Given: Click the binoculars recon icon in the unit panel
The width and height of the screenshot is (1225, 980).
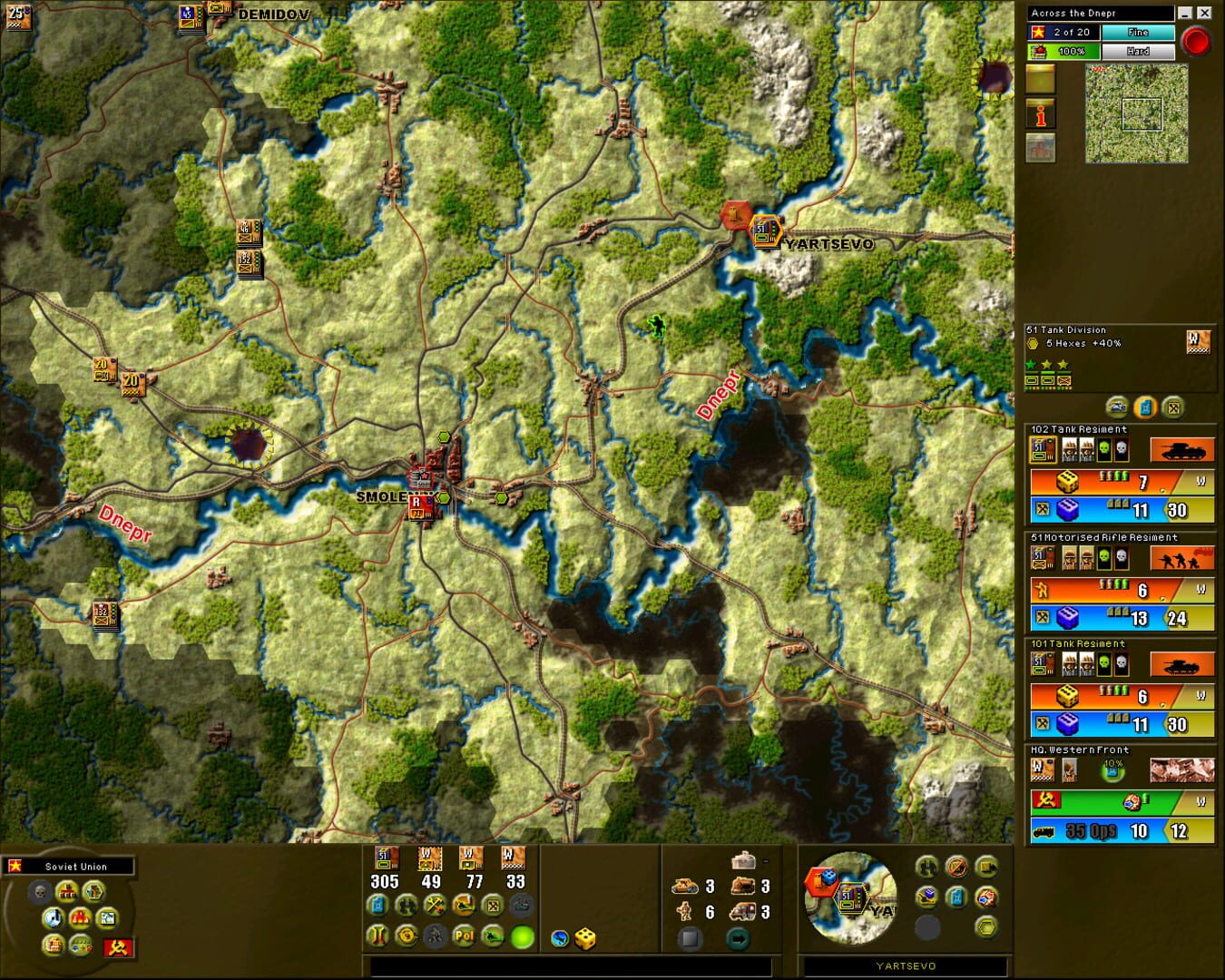Looking at the screenshot, I should [x=926, y=868].
